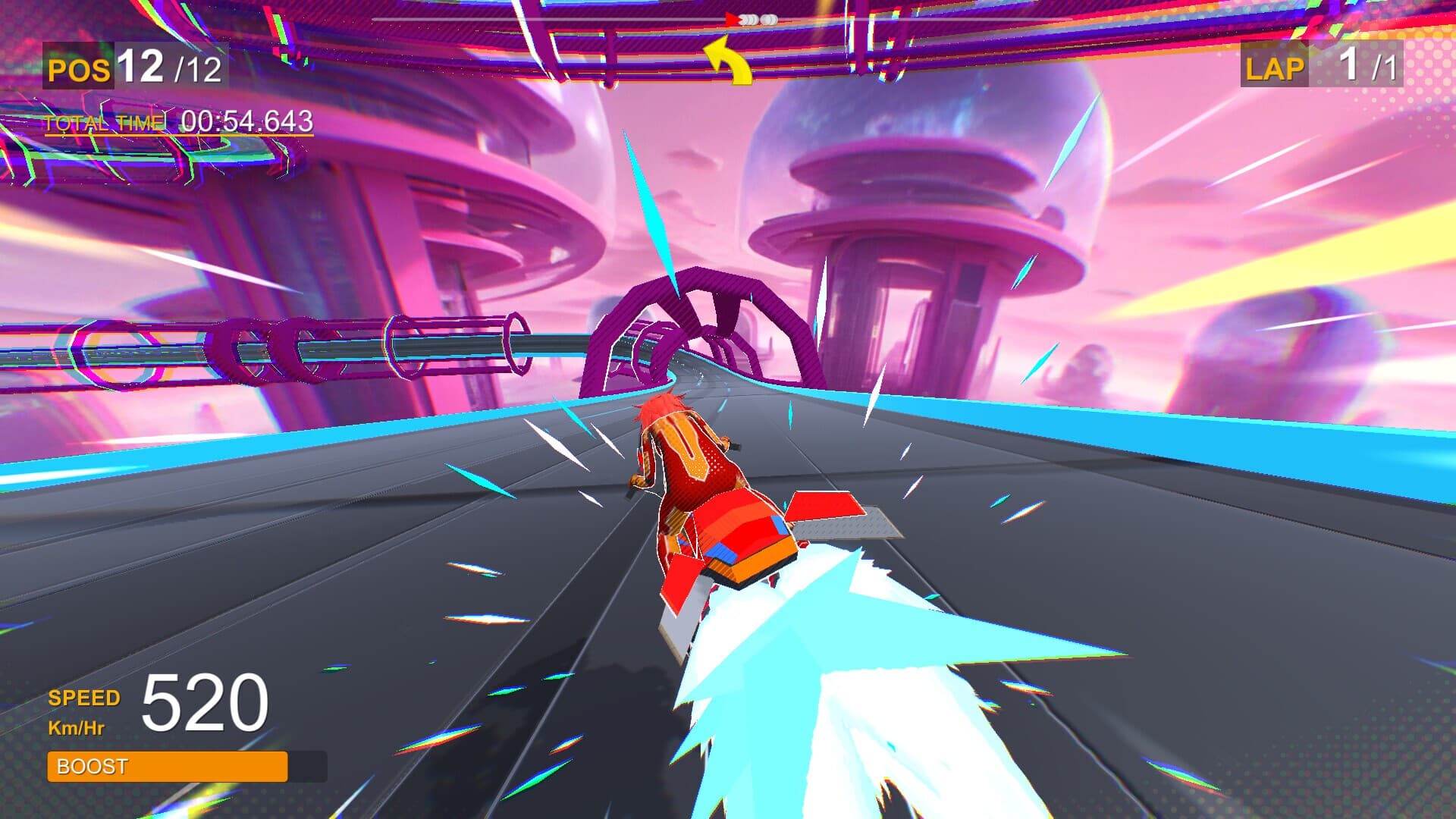Select the TOTAL TIME value 00:54.643
This screenshot has height=819, width=1456.
[x=246, y=121]
